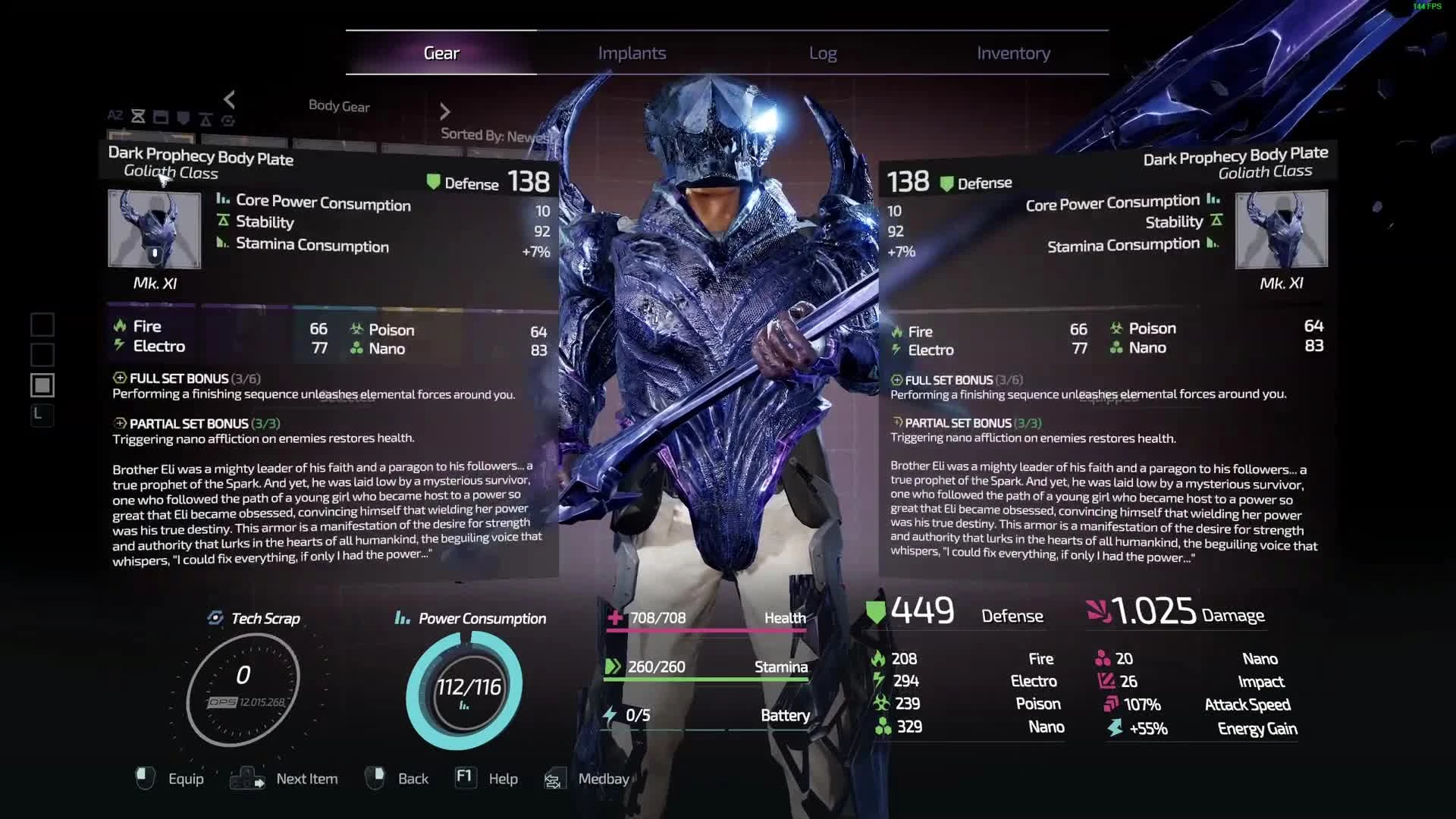Screen dimensions: 1456x819
Task: Disable the filled third checkbox on the left edge
Action: [42, 385]
